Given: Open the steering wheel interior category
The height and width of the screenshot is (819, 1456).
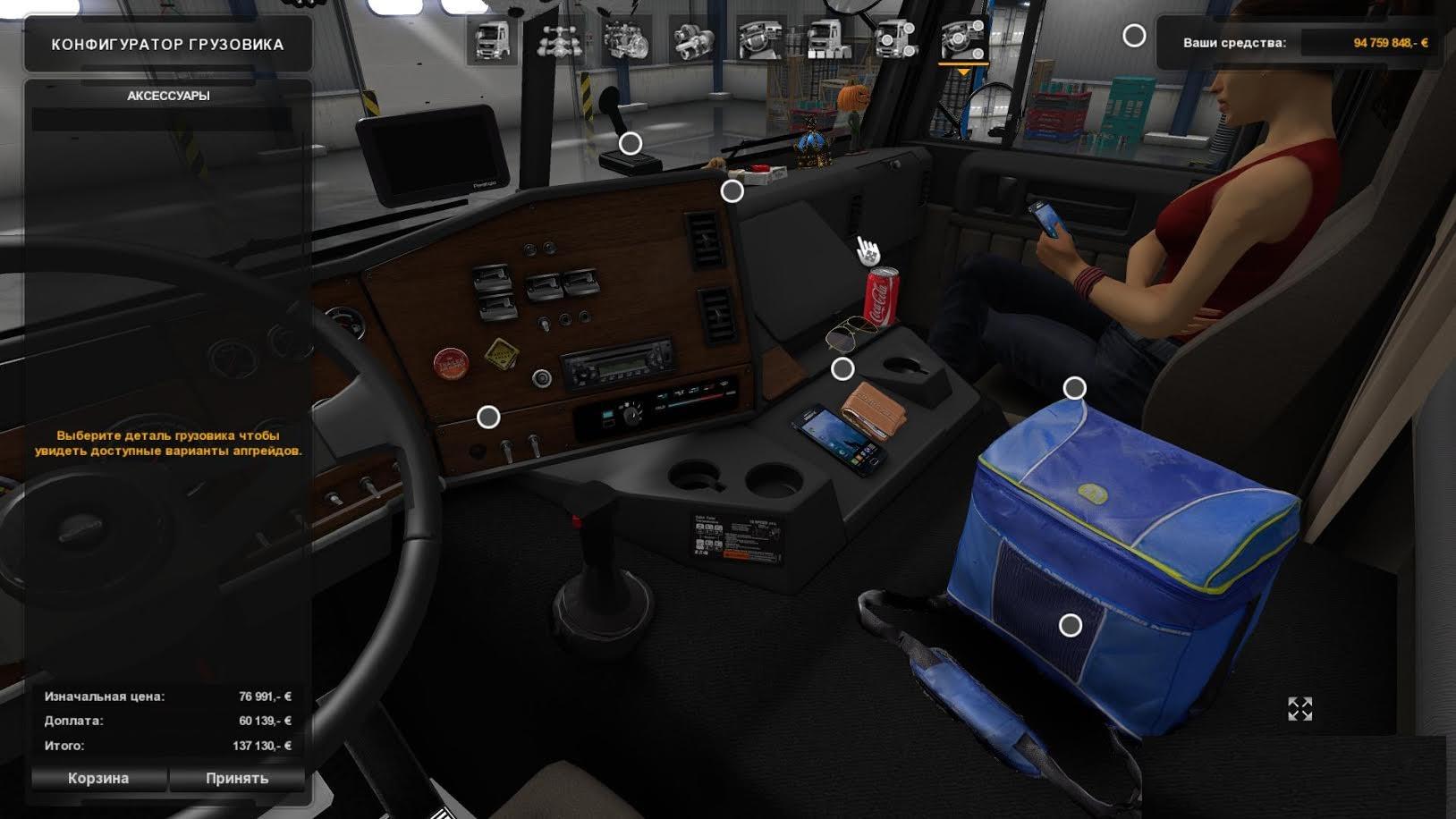Looking at the screenshot, I should point(761,40).
